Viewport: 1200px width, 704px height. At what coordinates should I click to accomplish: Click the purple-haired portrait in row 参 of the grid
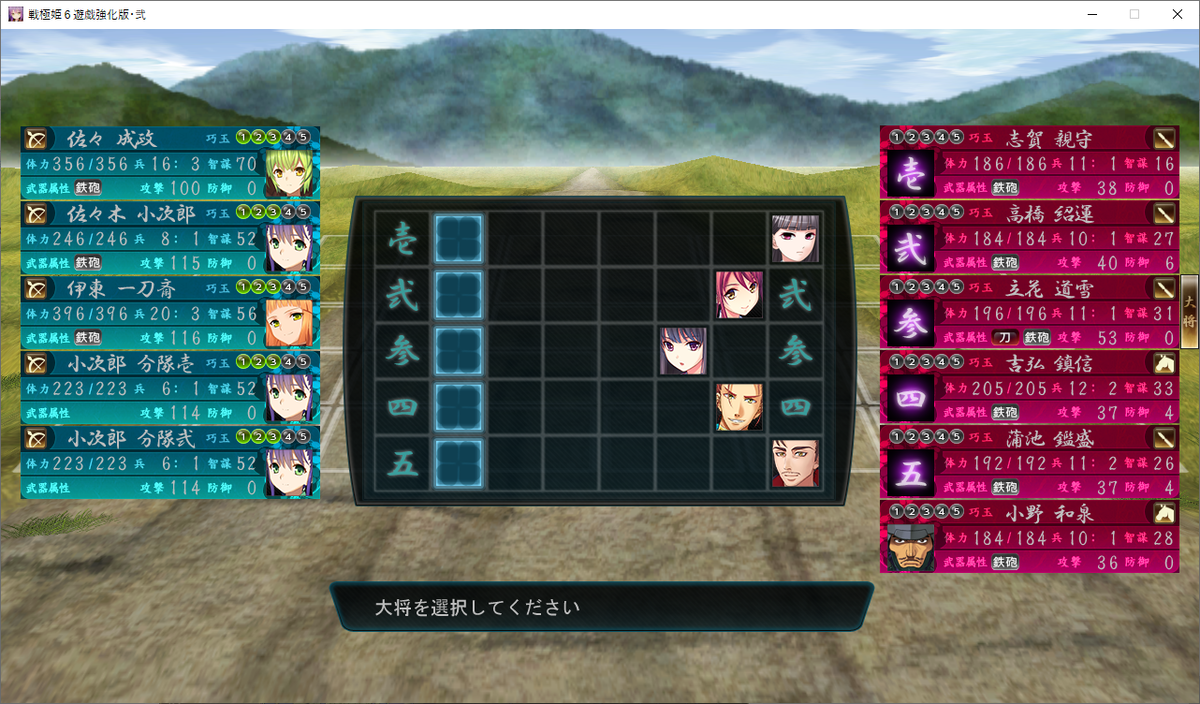683,351
